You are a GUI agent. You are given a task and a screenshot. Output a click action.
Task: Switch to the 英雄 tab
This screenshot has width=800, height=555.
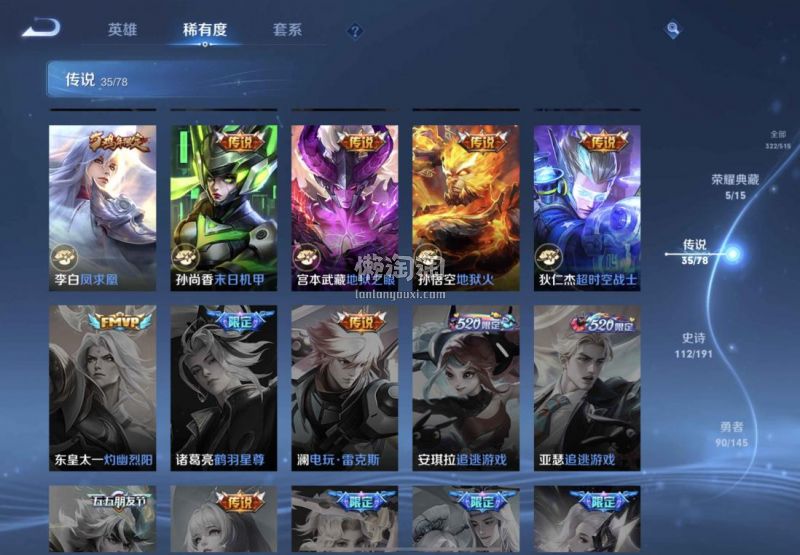[x=122, y=30]
